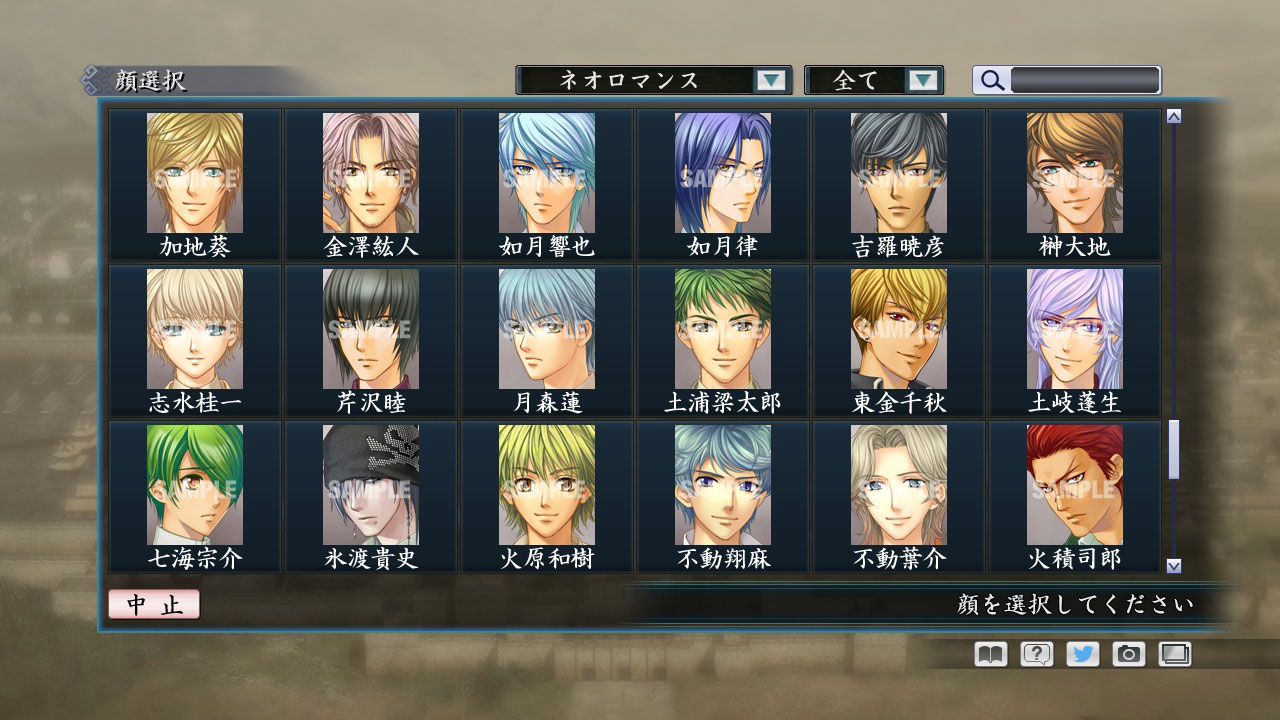This screenshot has width=1280, height=720.
Task: Click inside the search text field
Action: tap(1085, 80)
